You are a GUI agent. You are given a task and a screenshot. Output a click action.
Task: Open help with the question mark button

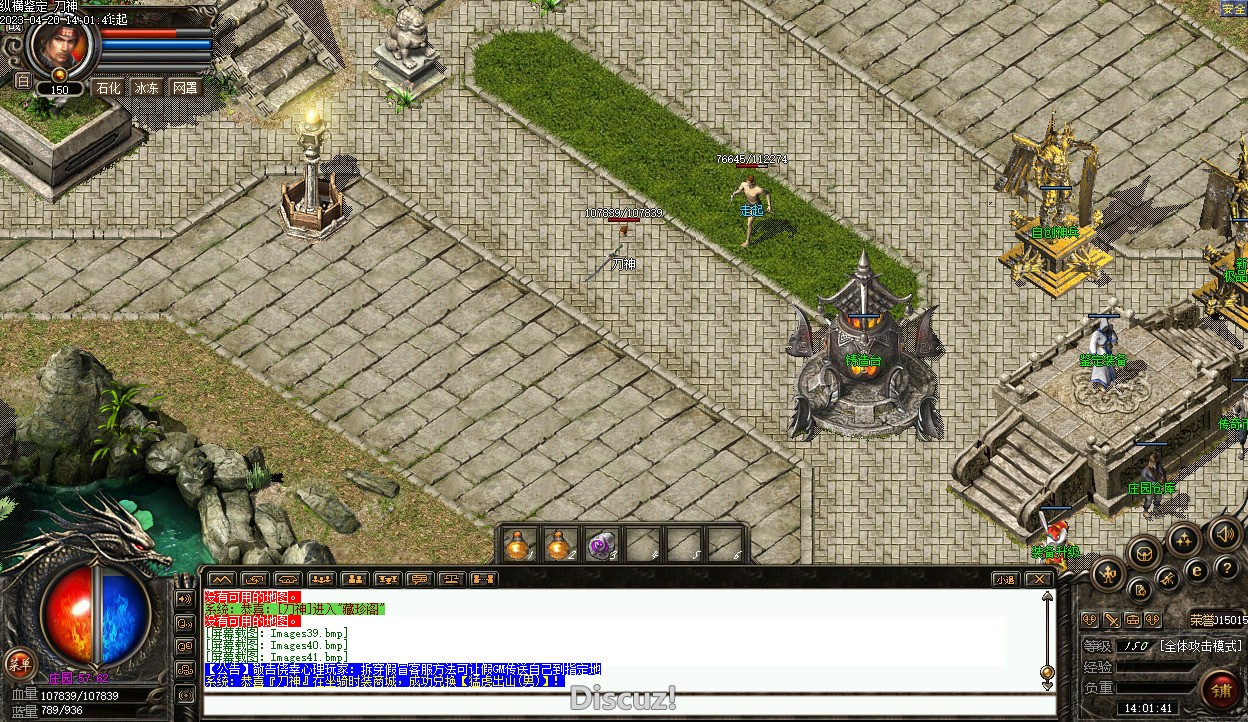1227,568
